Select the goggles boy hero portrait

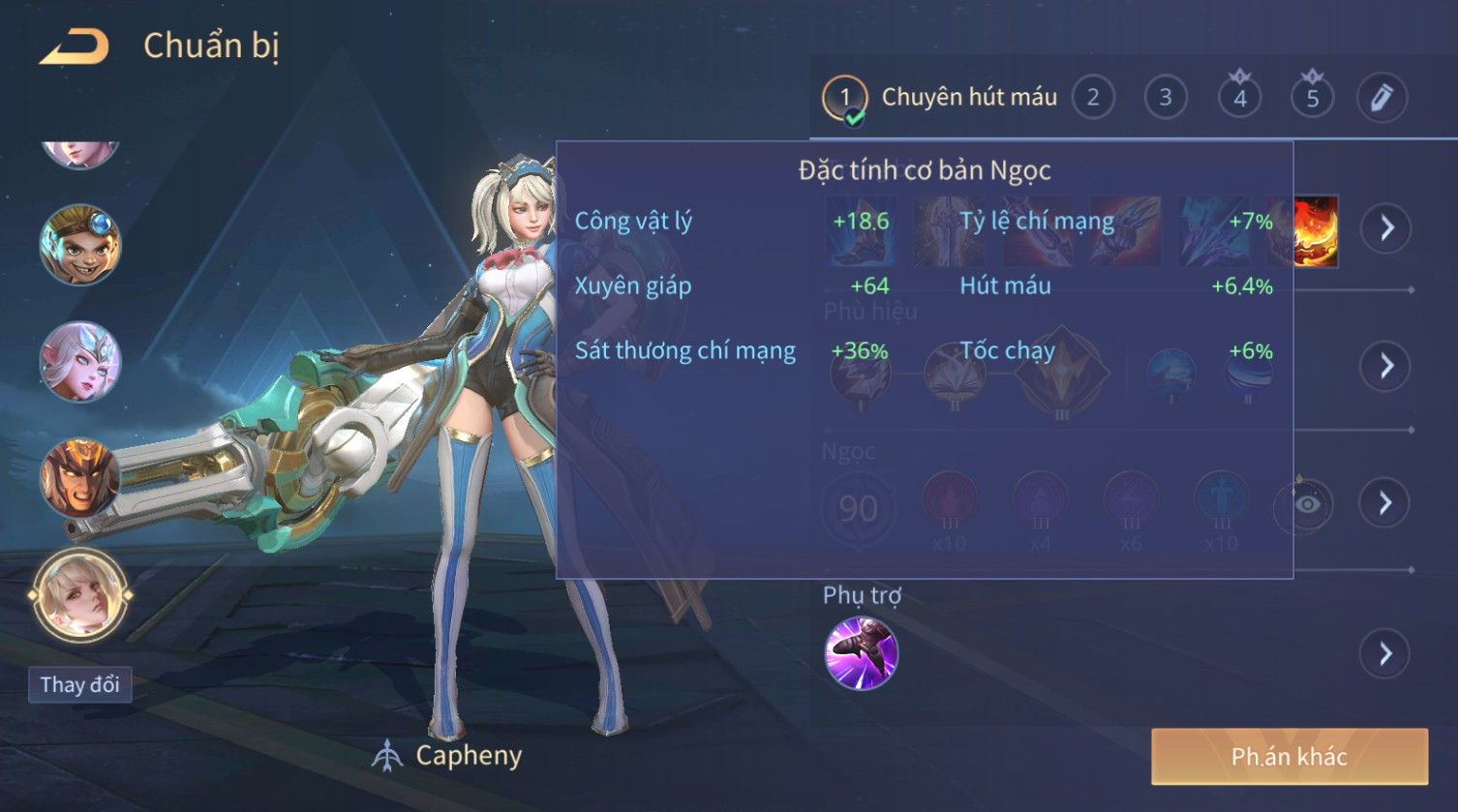(79, 244)
